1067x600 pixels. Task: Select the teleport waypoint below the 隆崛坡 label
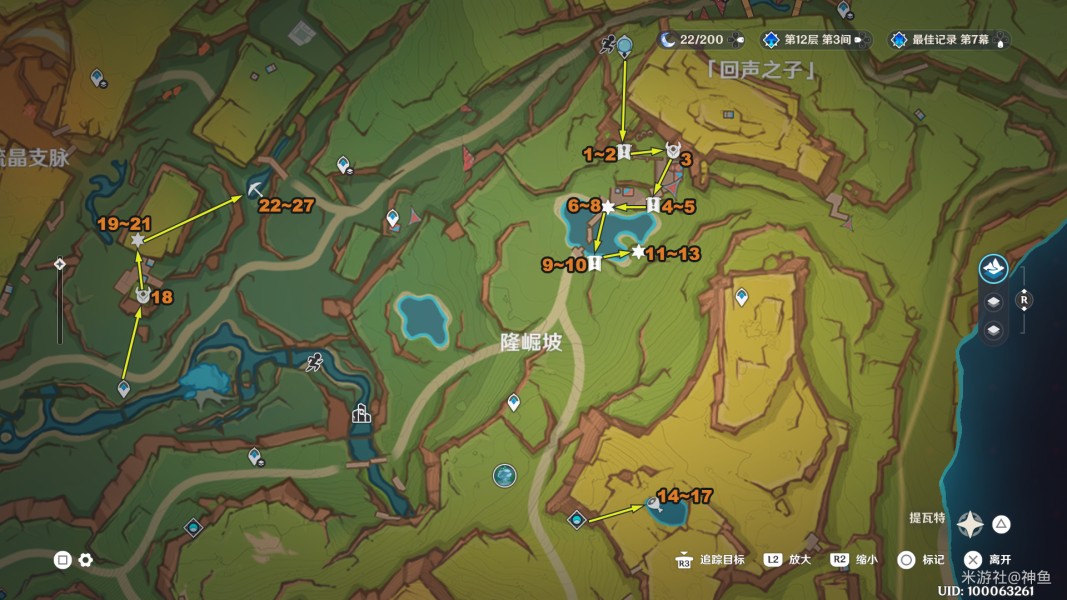coord(513,402)
